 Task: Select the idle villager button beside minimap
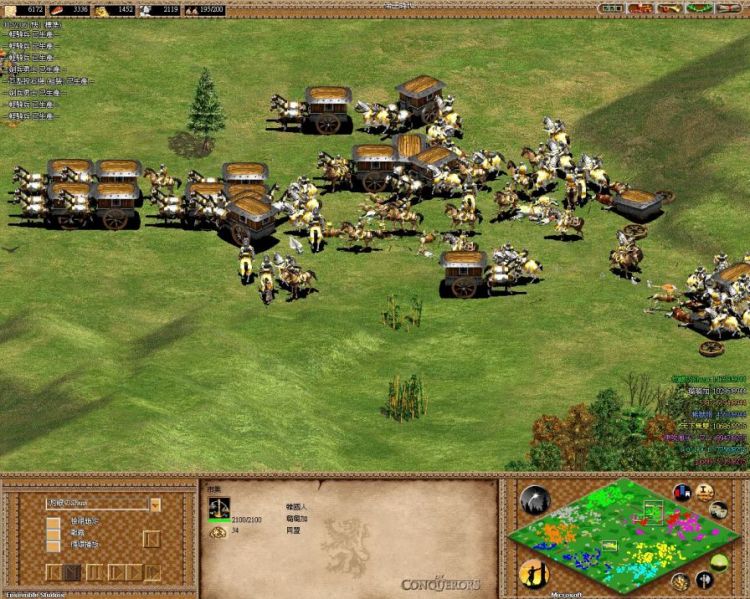(x=533, y=574)
